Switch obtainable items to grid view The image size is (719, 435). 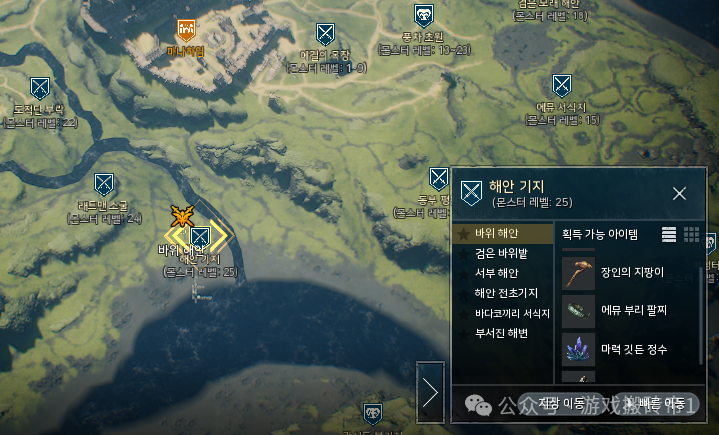[x=691, y=234]
